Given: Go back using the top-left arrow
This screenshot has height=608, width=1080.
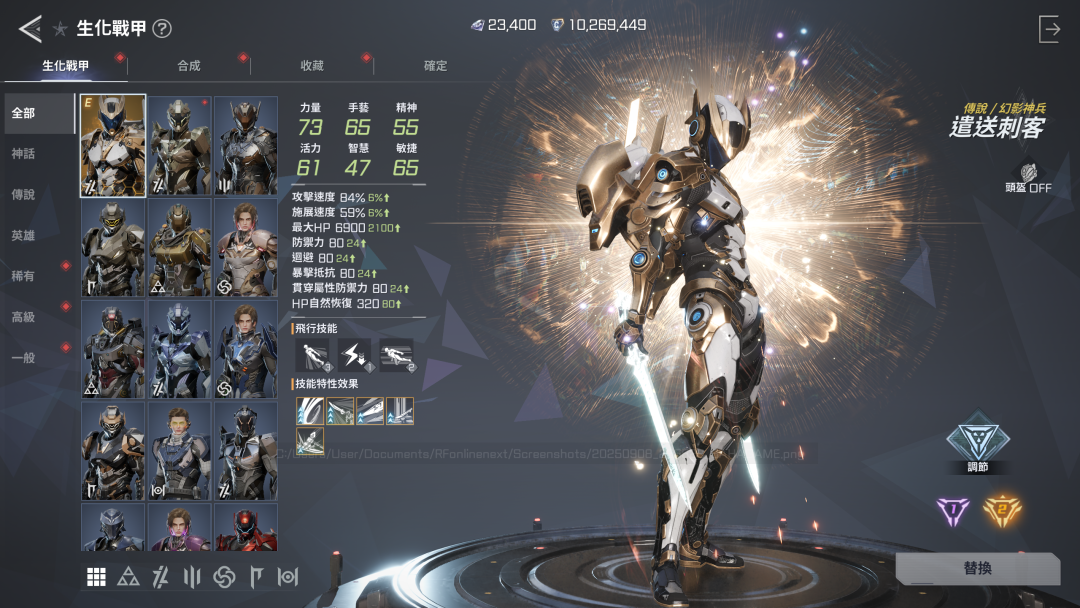Looking at the screenshot, I should [x=30, y=29].
